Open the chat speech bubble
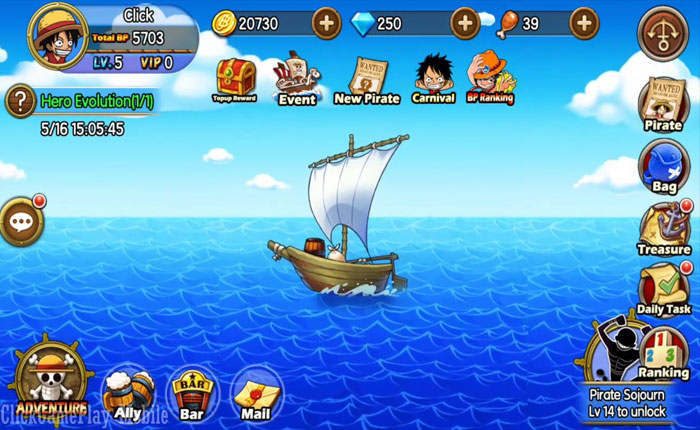Viewport: 700px width, 430px height. tap(20, 221)
